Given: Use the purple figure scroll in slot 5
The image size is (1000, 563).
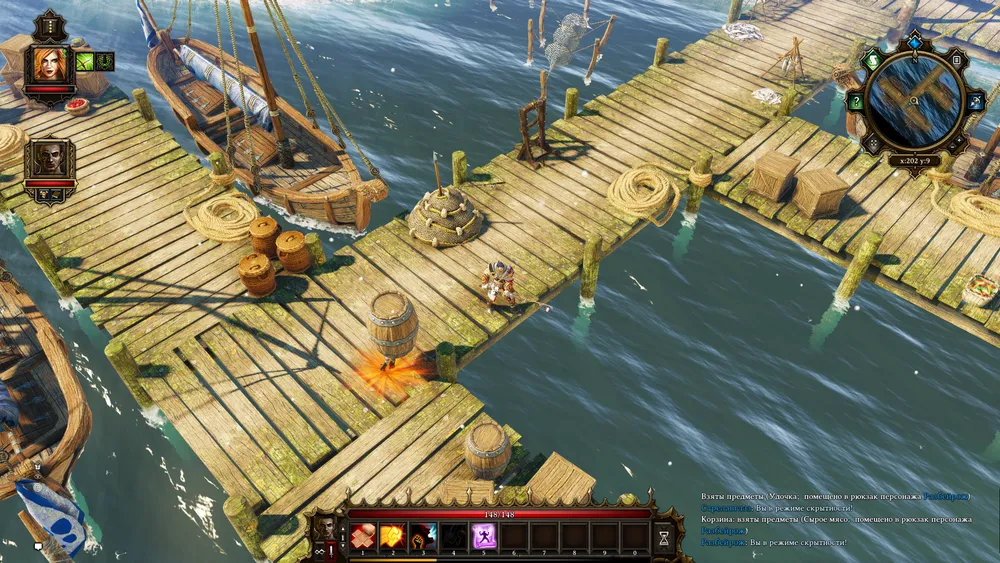Looking at the screenshot, I should click(485, 536).
